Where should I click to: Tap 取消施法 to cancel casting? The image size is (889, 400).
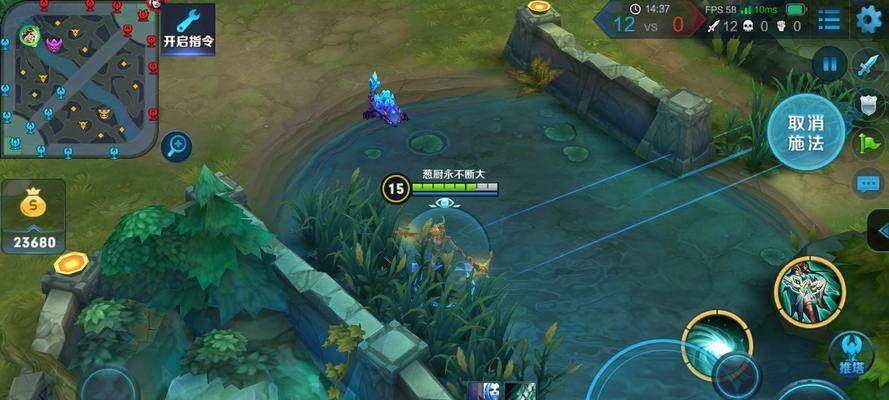[805, 133]
